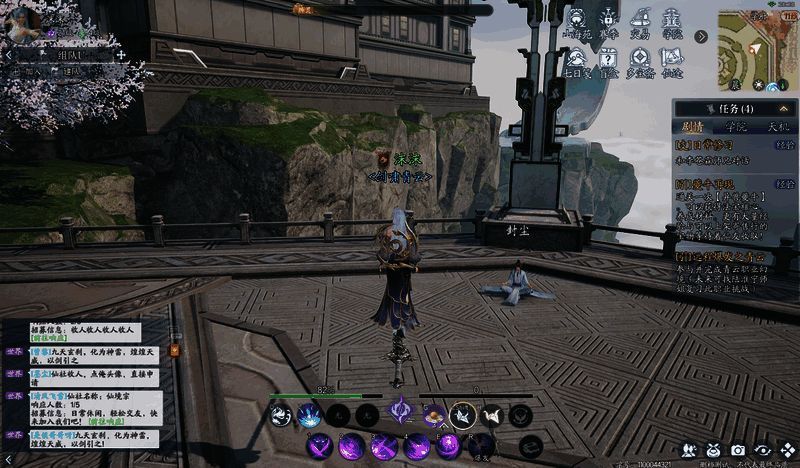Select the 剧情 quest tab
The height and width of the screenshot is (468, 800).
(x=692, y=127)
